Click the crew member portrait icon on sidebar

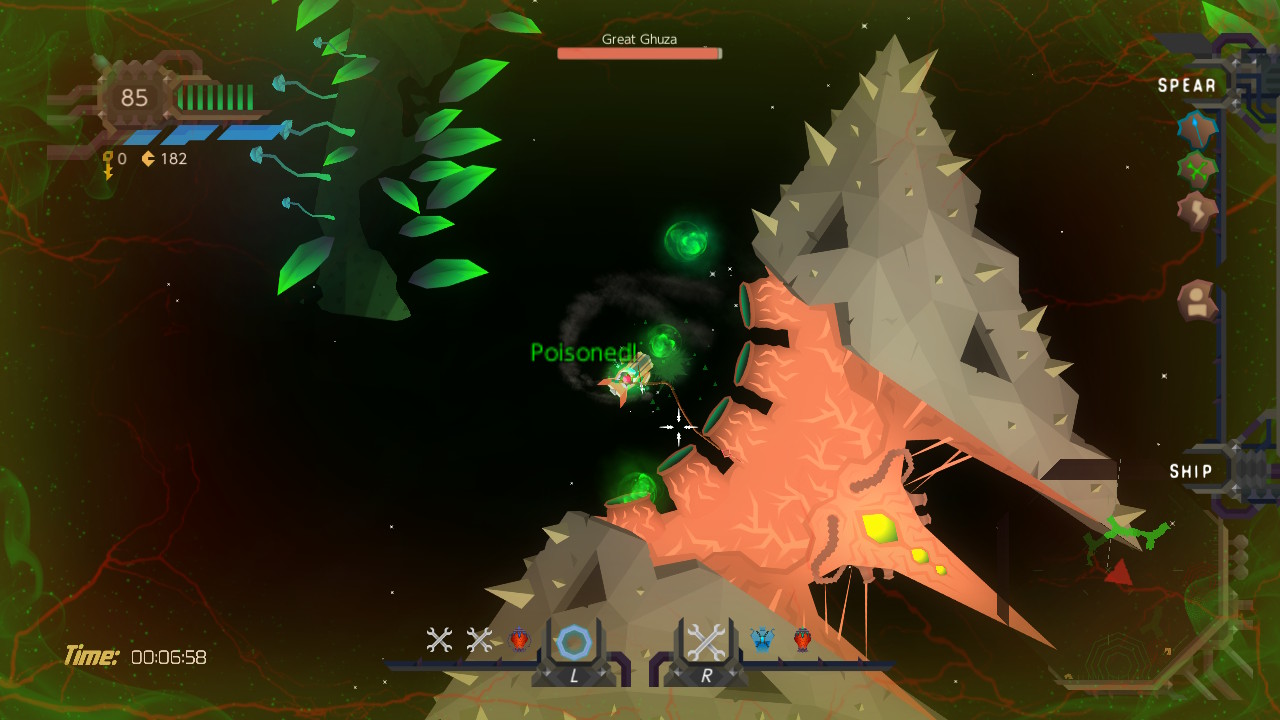point(1198,301)
